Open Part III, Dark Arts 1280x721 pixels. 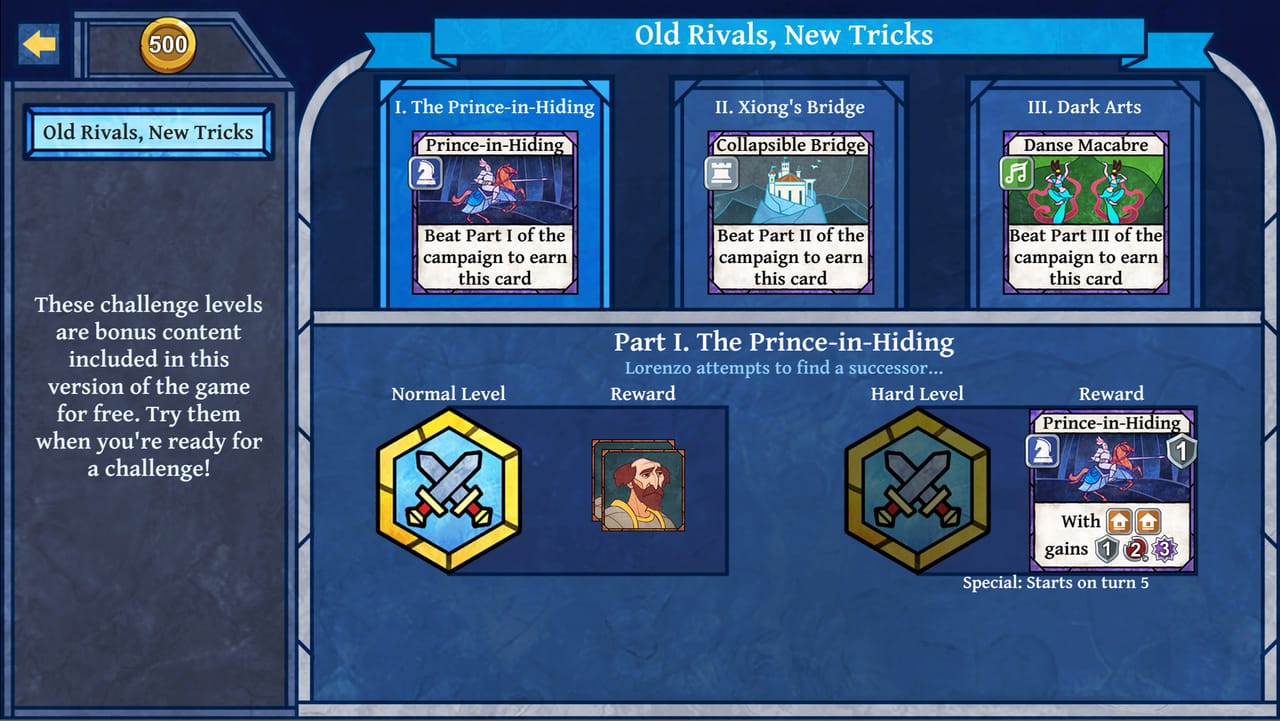coord(1086,190)
